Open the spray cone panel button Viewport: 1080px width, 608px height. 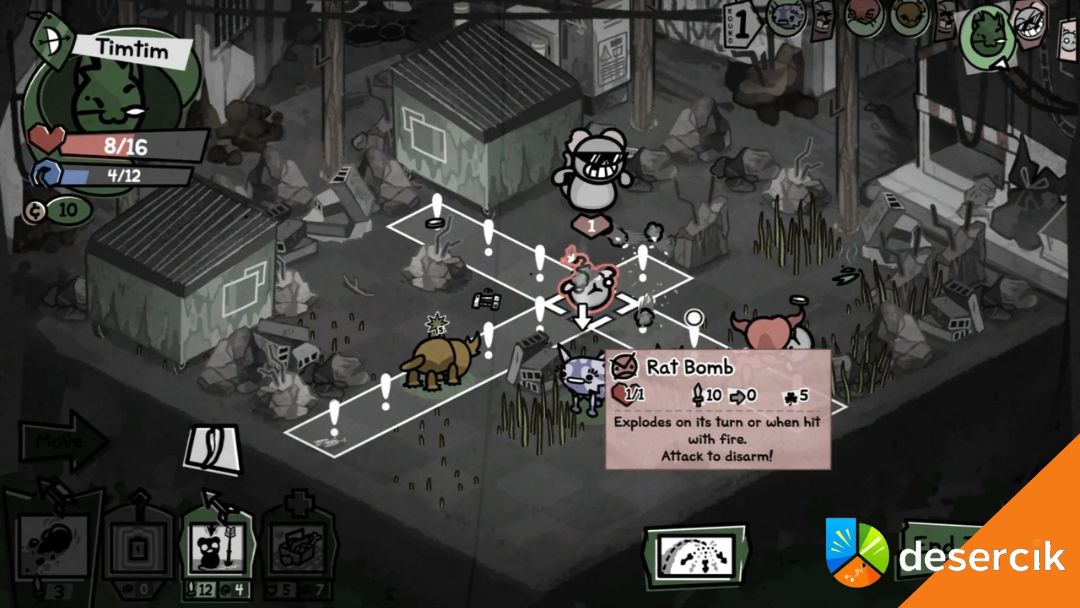(695, 554)
